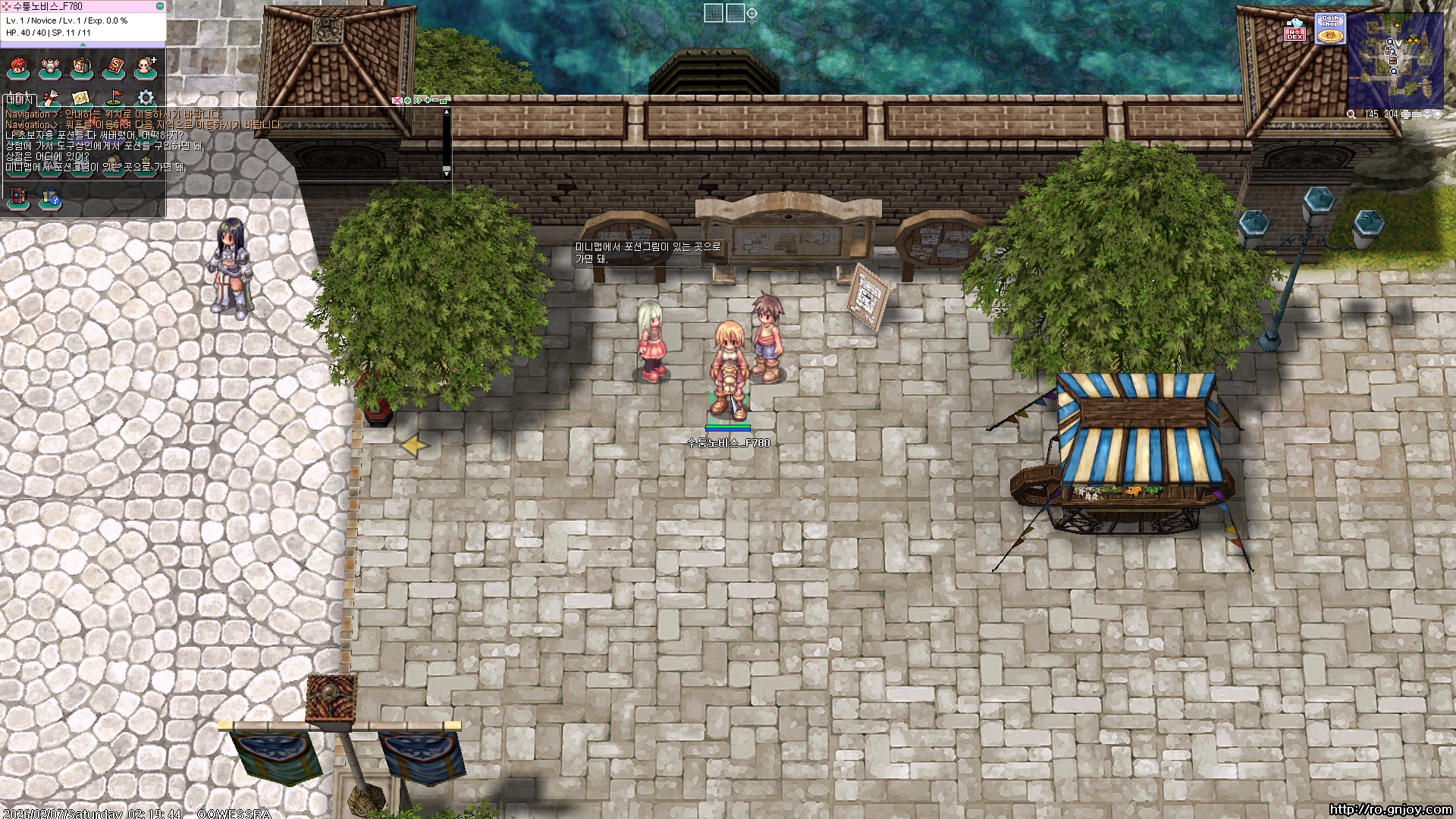
Task: Click the chat scrollbar up arrow
Action: click(x=447, y=112)
